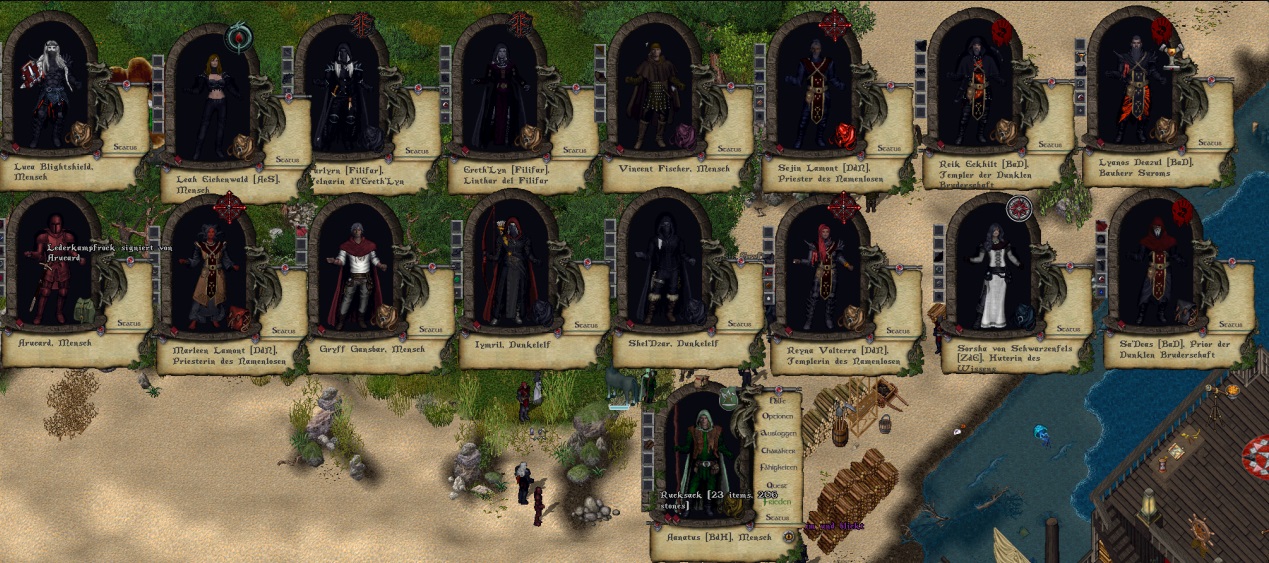Toggle the green Frieden peace mode button
1269x563 pixels.
tap(777, 501)
